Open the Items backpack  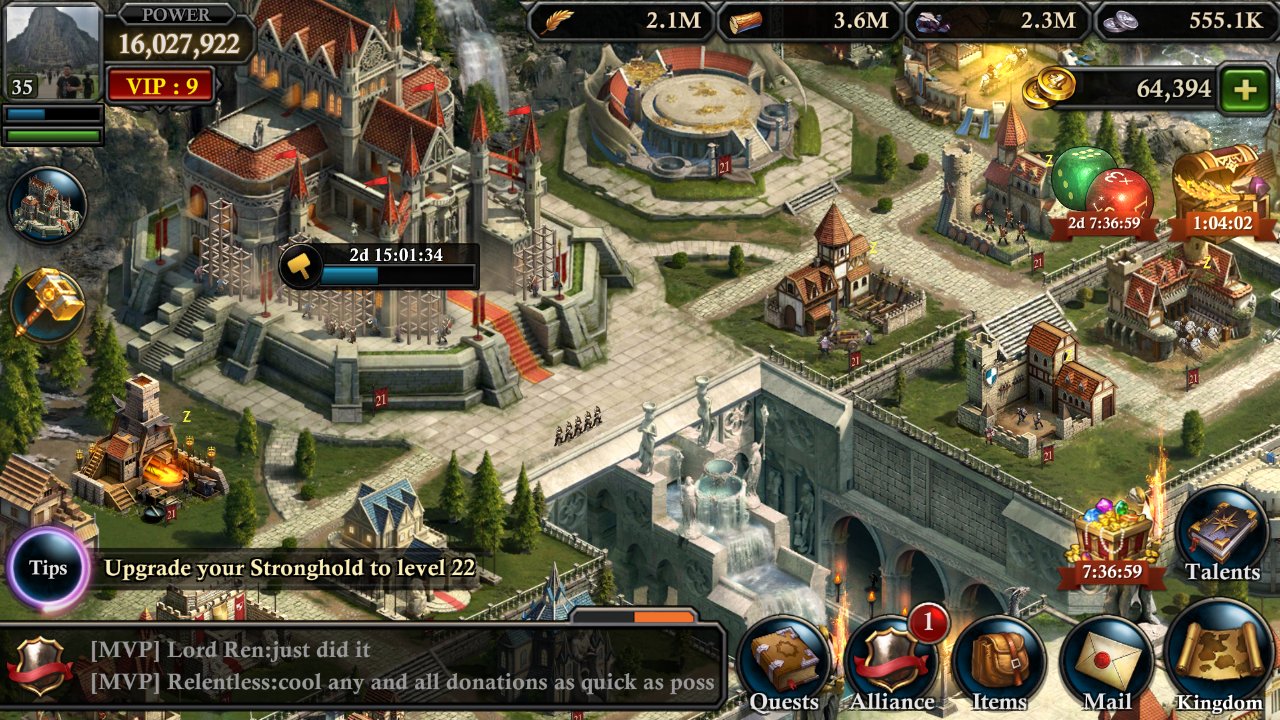999,663
